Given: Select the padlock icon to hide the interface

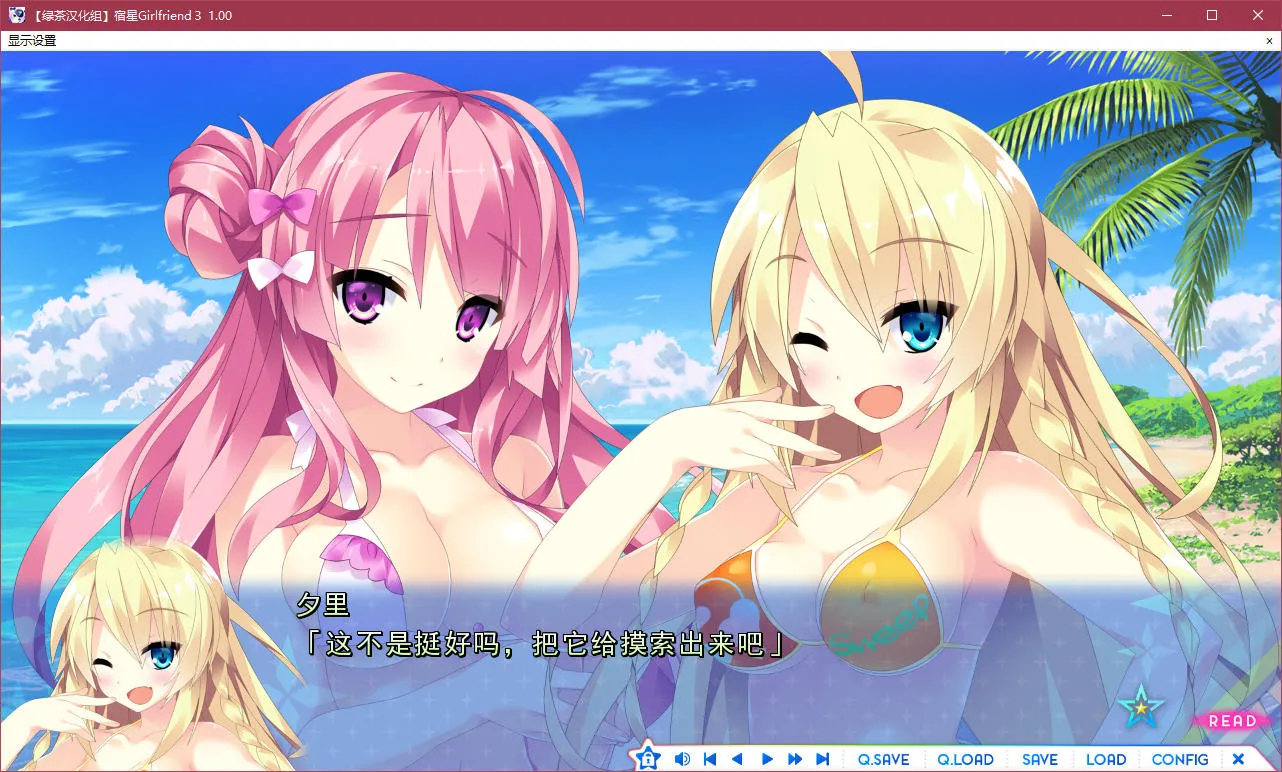Looking at the screenshot, I should [648, 759].
